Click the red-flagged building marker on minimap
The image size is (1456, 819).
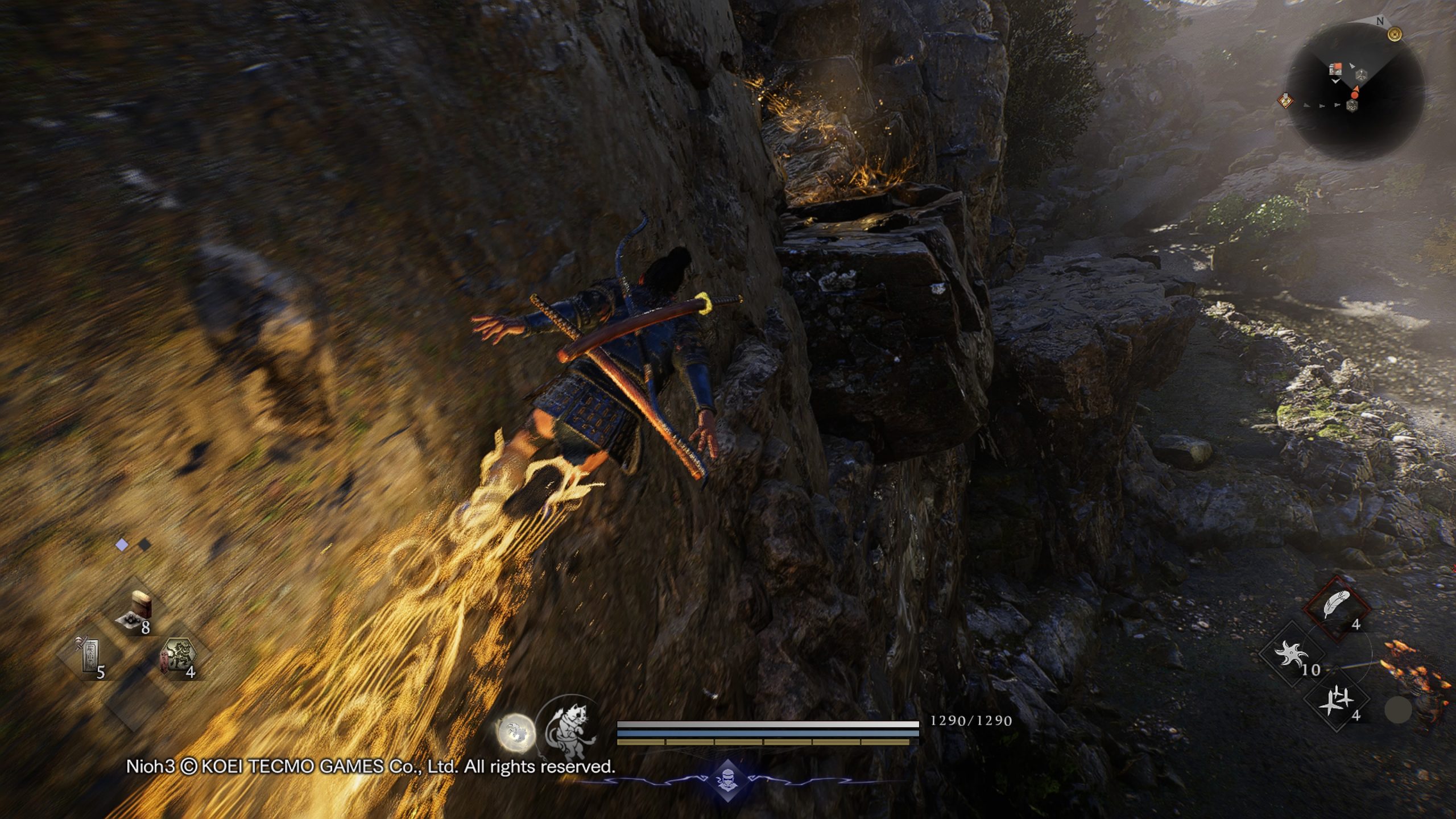[1335, 69]
